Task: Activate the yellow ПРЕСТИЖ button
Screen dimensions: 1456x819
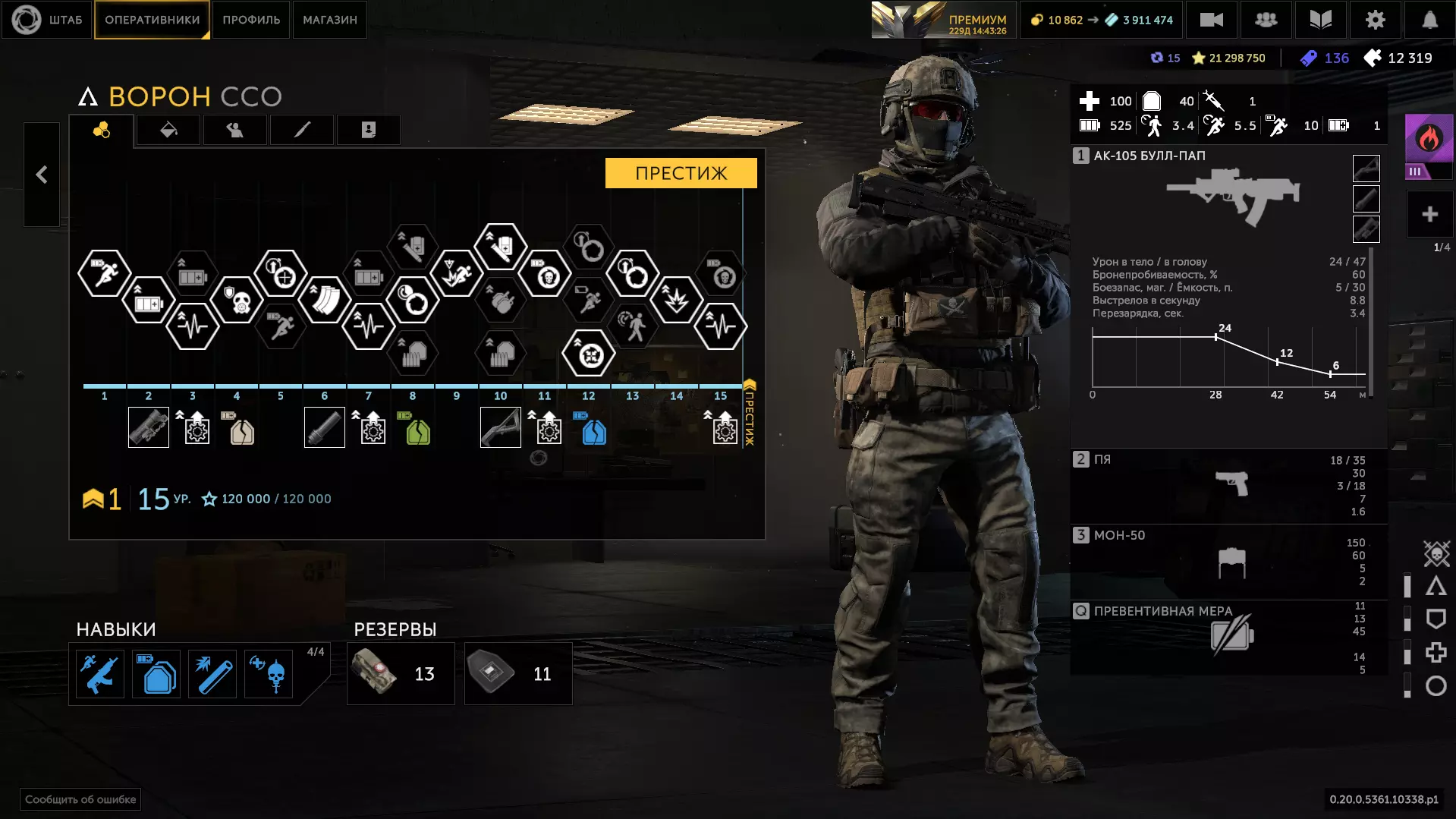Action: pos(681,173)
